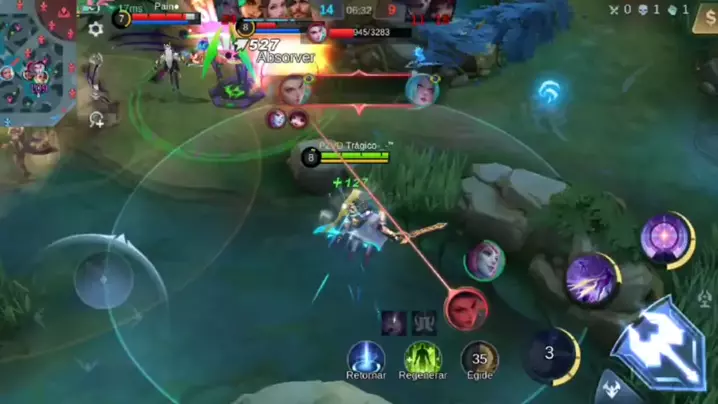718x404 pixels.
Task: Activate the Regenerar heal ability
Action: [x=424, y=358]
